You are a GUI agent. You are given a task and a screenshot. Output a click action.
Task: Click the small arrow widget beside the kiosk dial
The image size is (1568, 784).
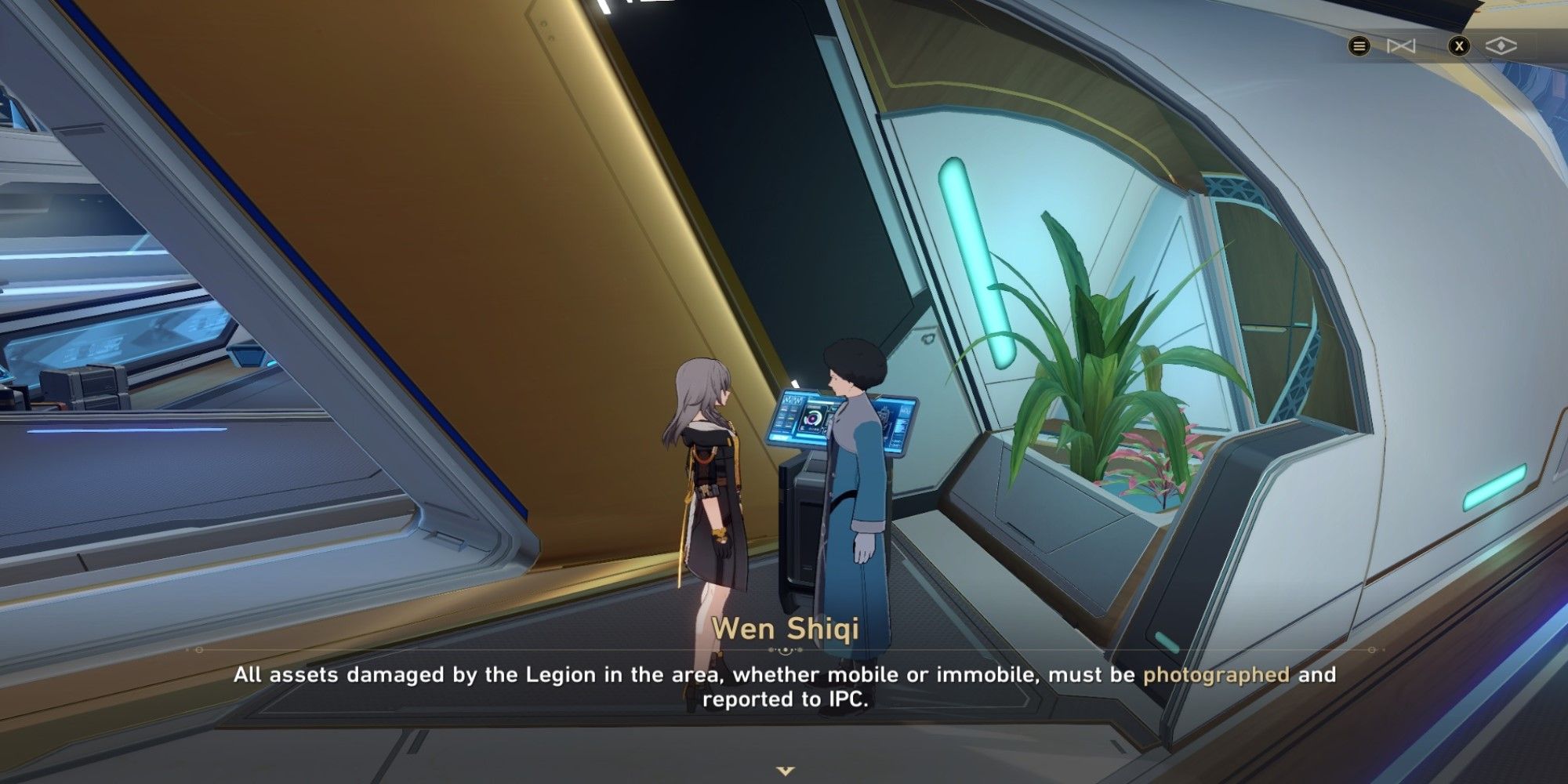click(x=833, y=409)
